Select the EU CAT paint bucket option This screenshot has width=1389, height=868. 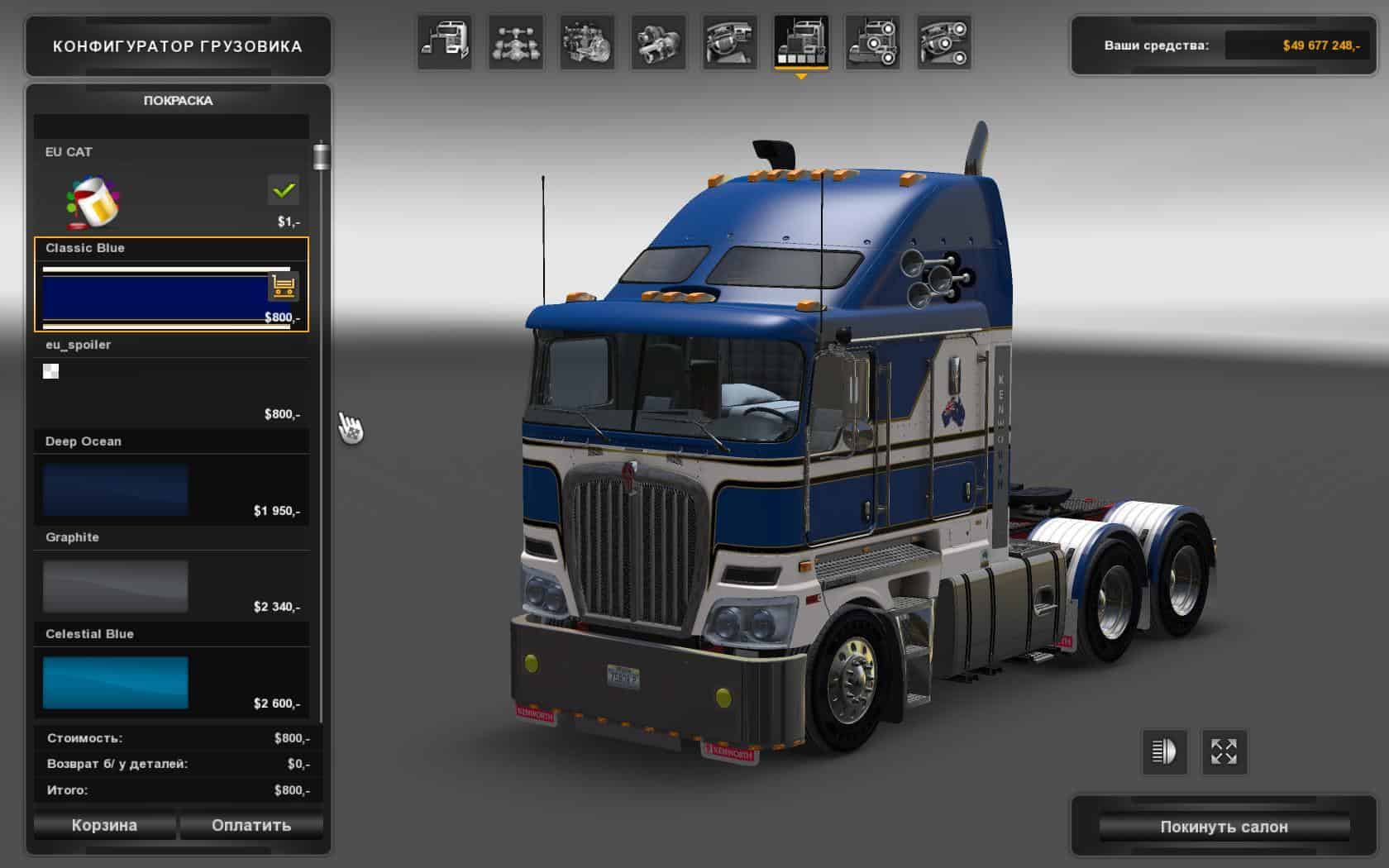tap(93, 201)
